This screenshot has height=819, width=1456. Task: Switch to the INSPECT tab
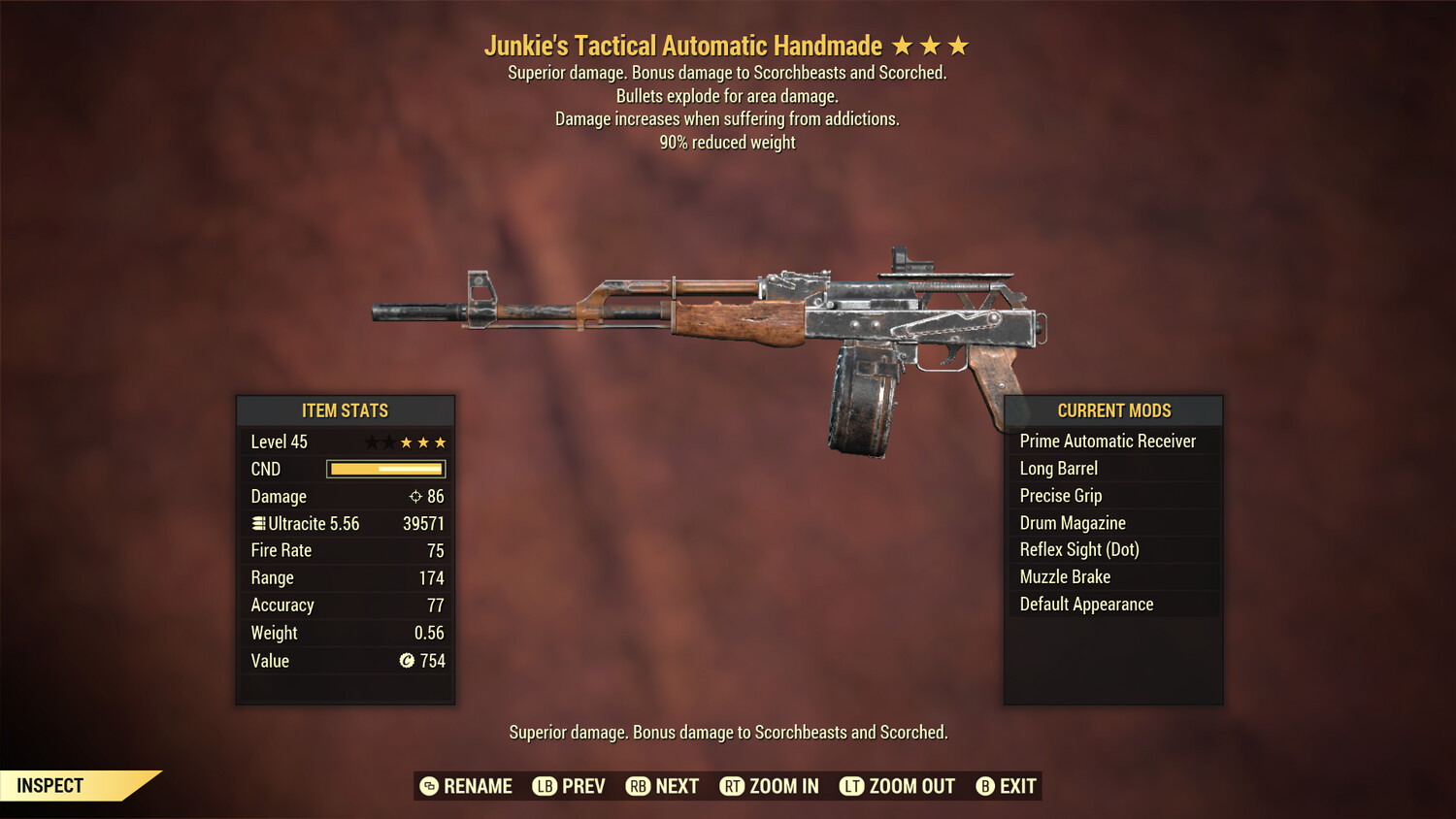[x=50, y=785]
